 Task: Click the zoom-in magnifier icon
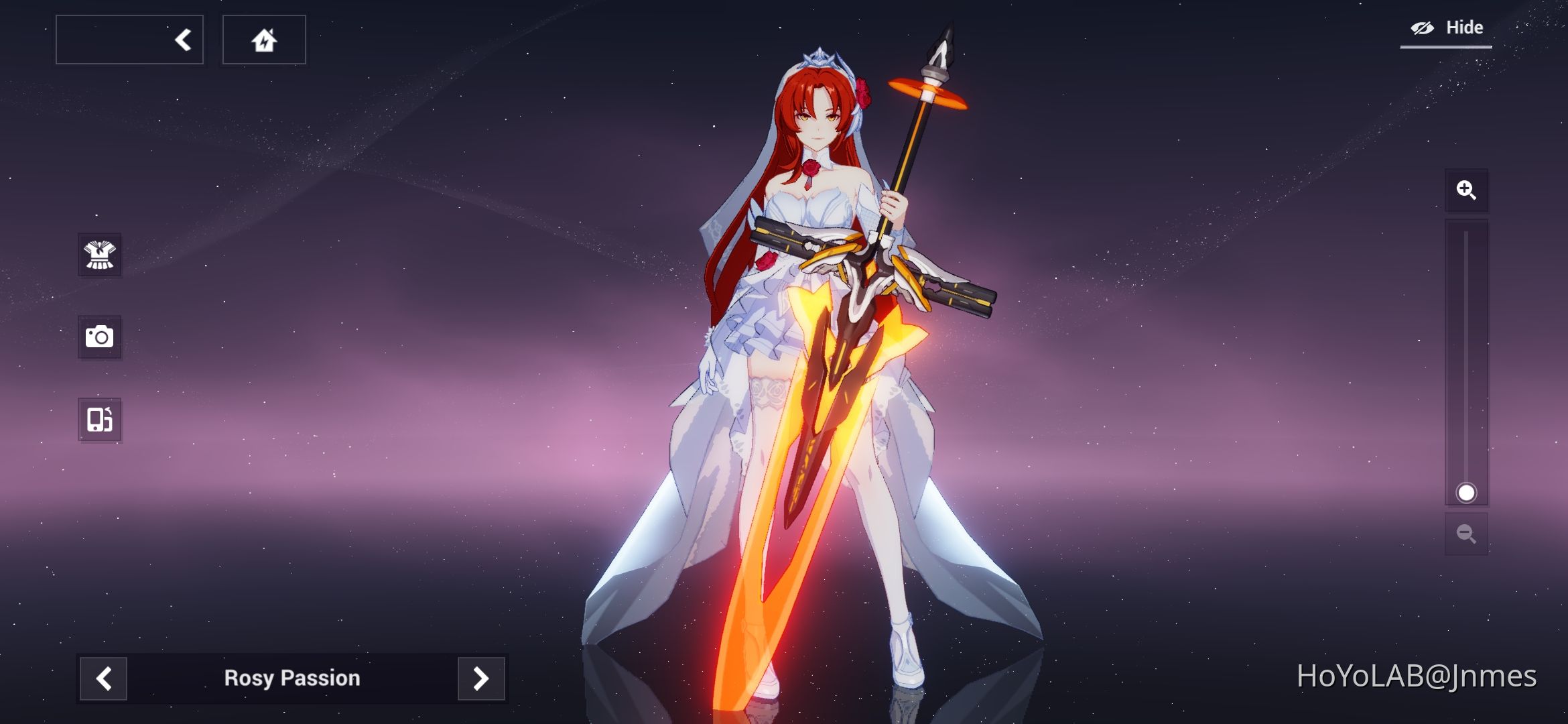pyautogui.click(x=1467, y=190)
